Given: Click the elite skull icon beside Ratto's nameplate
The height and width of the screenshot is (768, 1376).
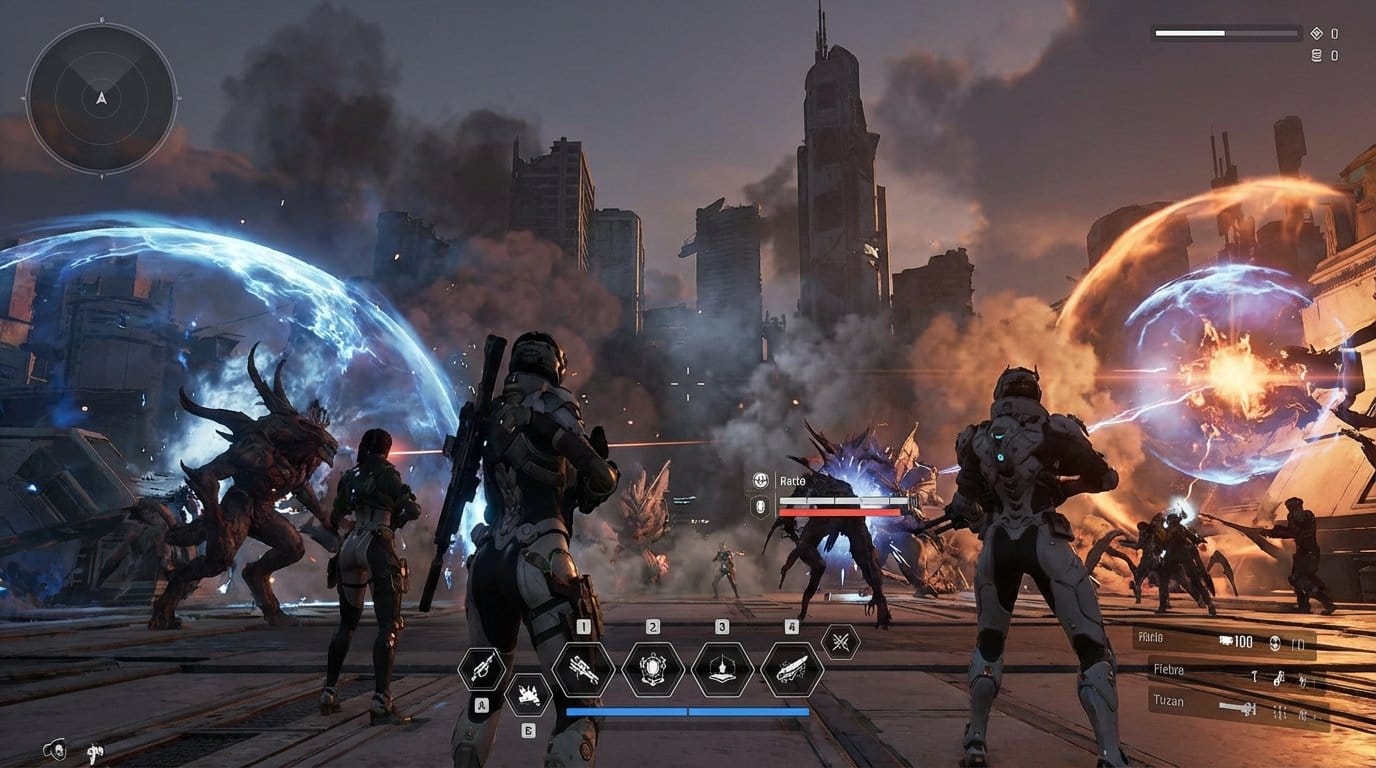Looking at the screenshot, I should pyautogui.click(x=761, y=480).
